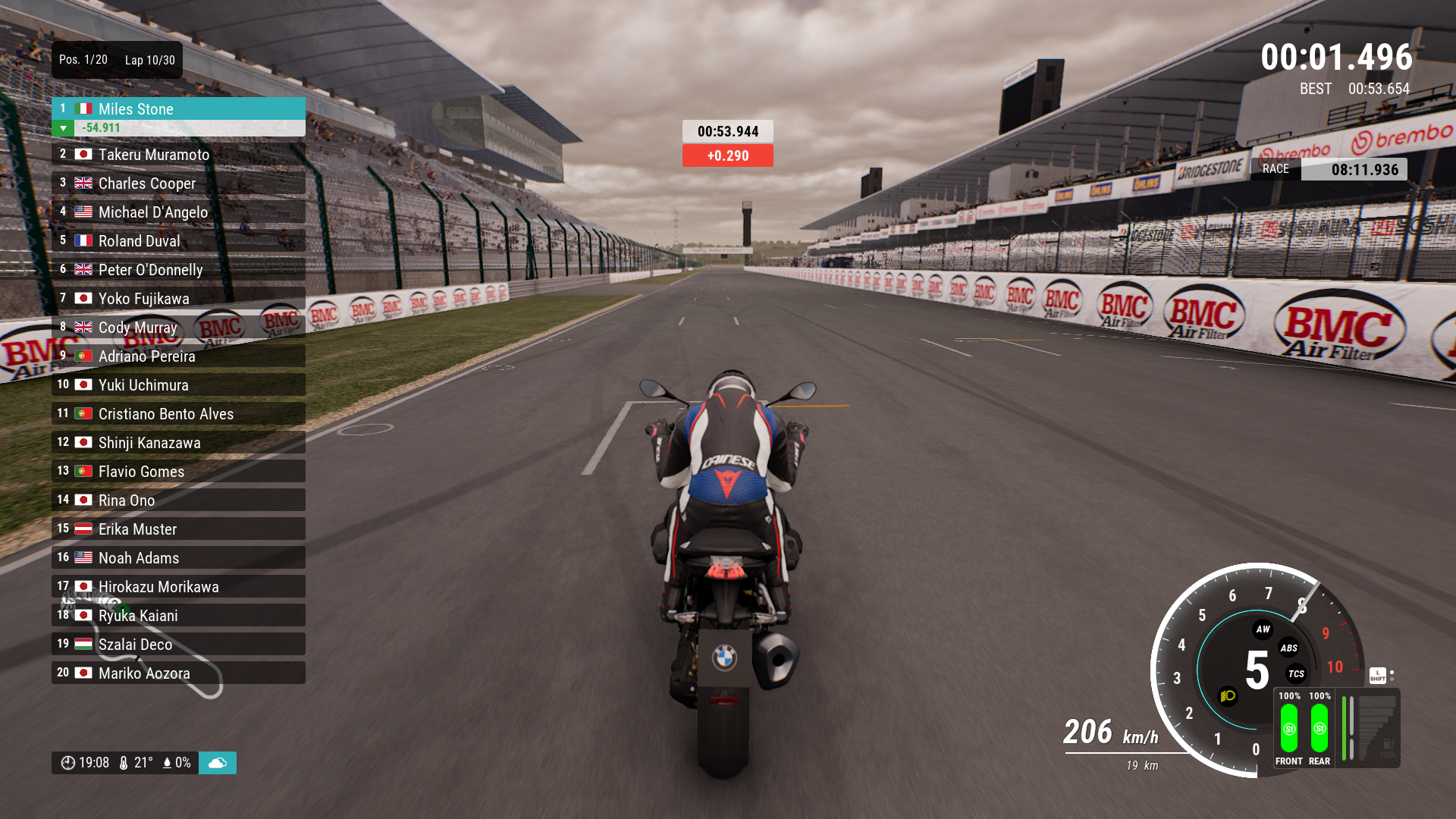1456x819 pixels.
Task: Select Michael D'Angelo's leaderboard entry
Action: [178, 212]
